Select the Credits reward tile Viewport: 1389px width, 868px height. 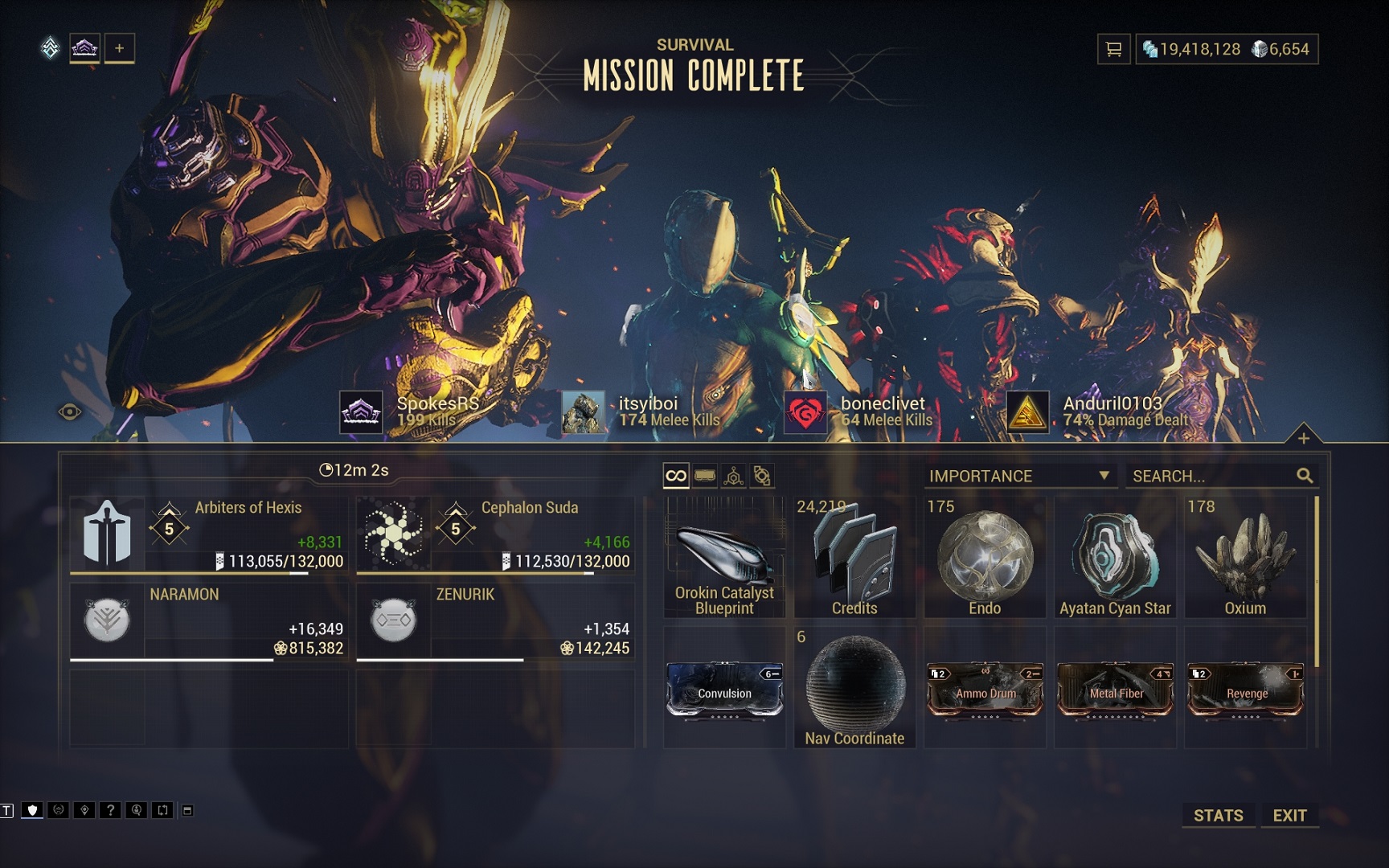(x=854, y=557)
